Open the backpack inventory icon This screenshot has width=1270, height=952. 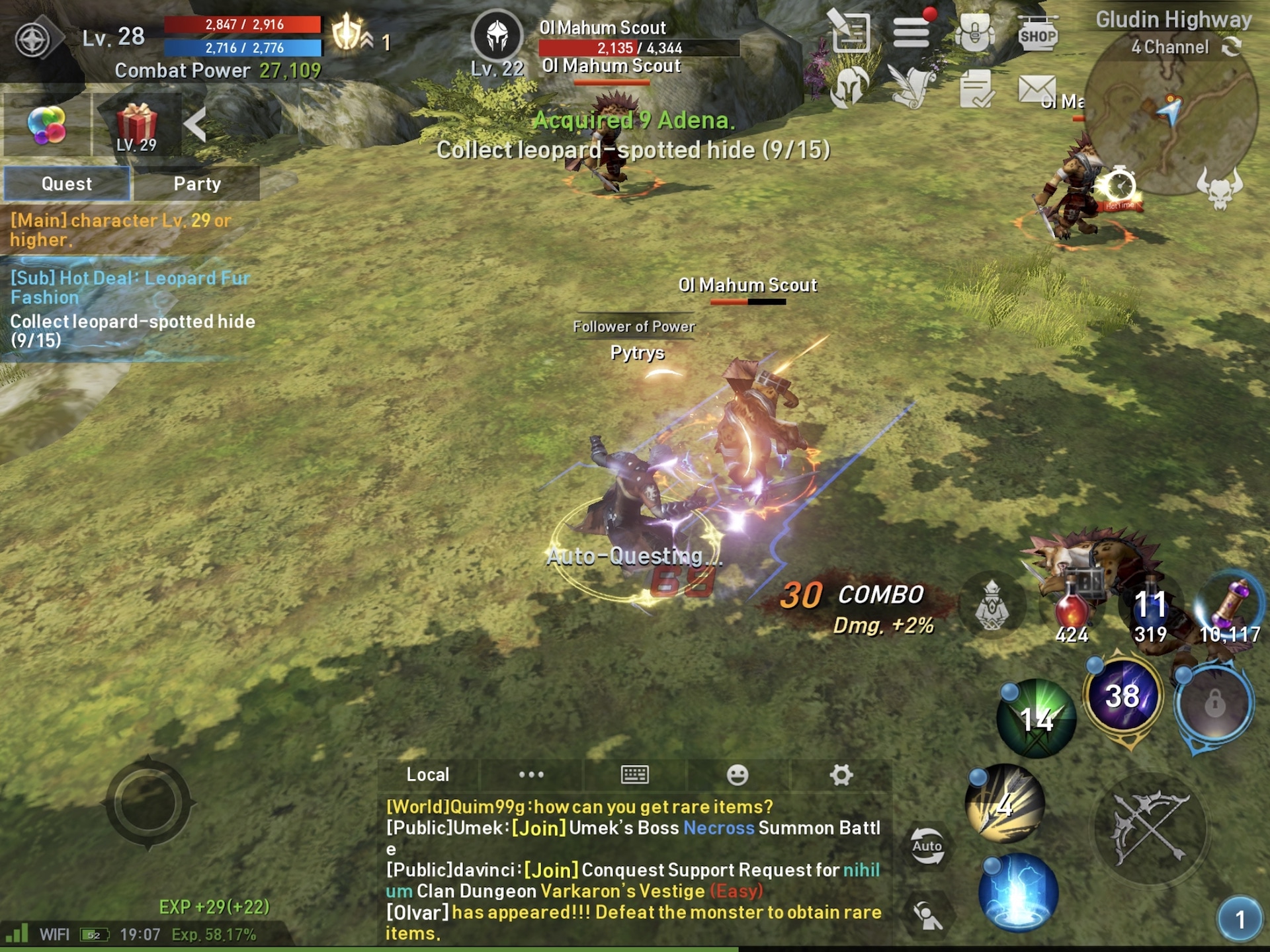pos(974,32)
